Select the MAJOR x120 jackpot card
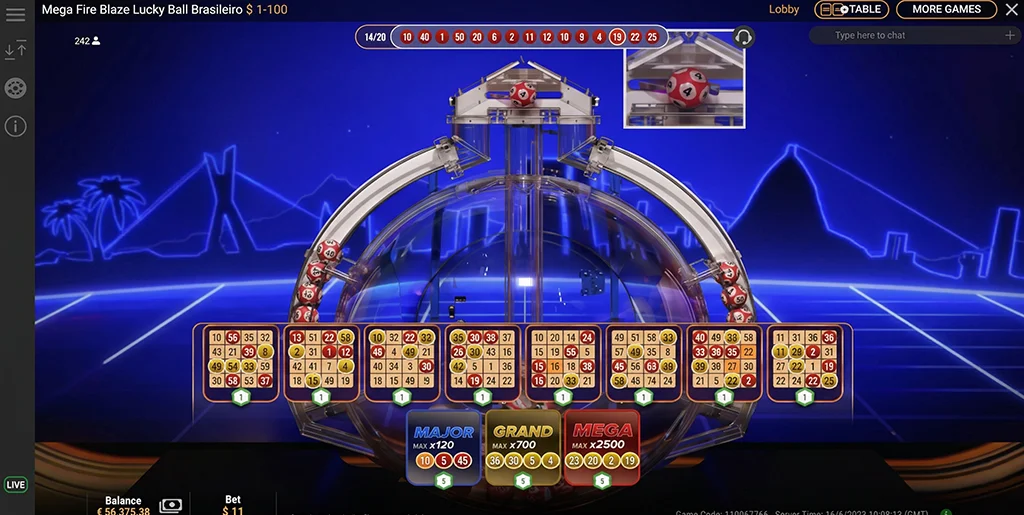The width and height of the screenshot is (1024, 515). tap(444, 447)
